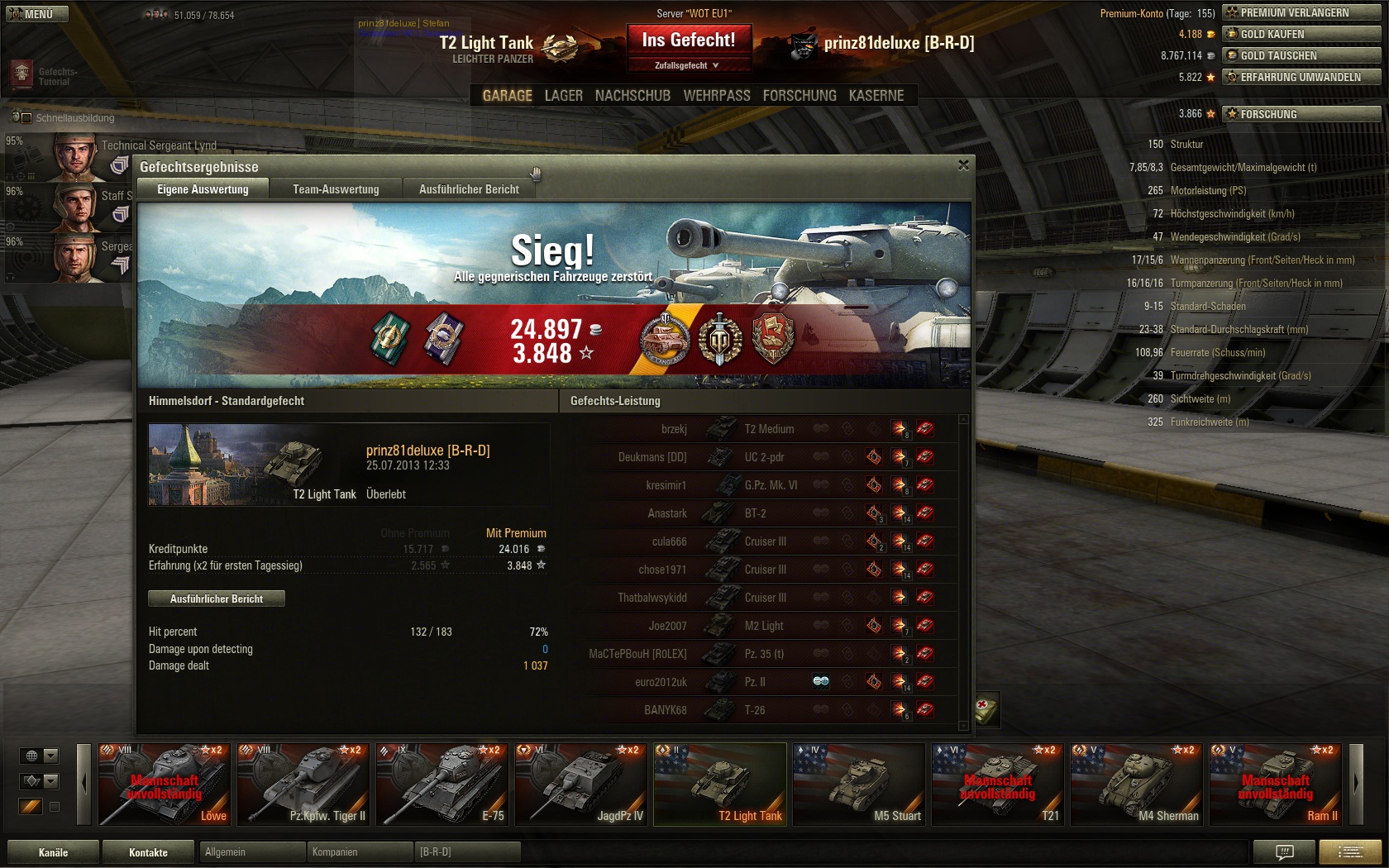Select the Löwe tank in carousel

point(164,784)
